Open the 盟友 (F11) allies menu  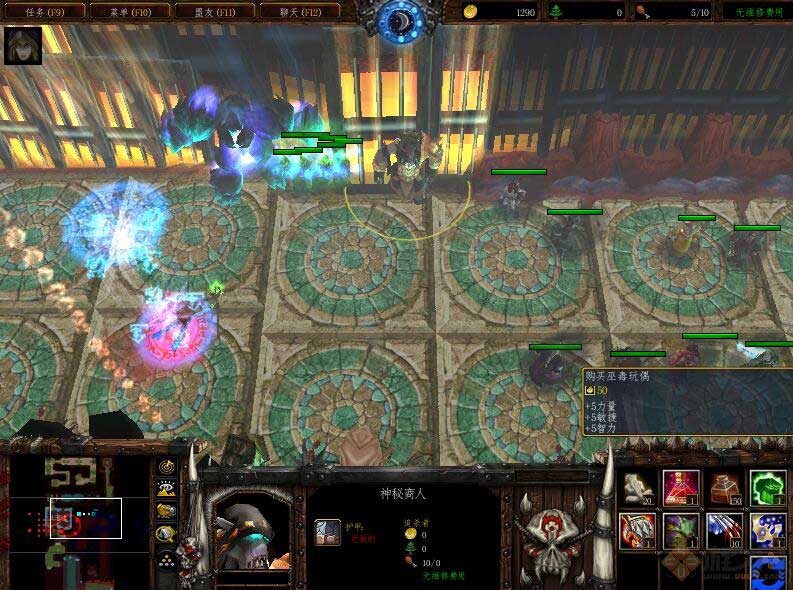(x=212, y=12)
